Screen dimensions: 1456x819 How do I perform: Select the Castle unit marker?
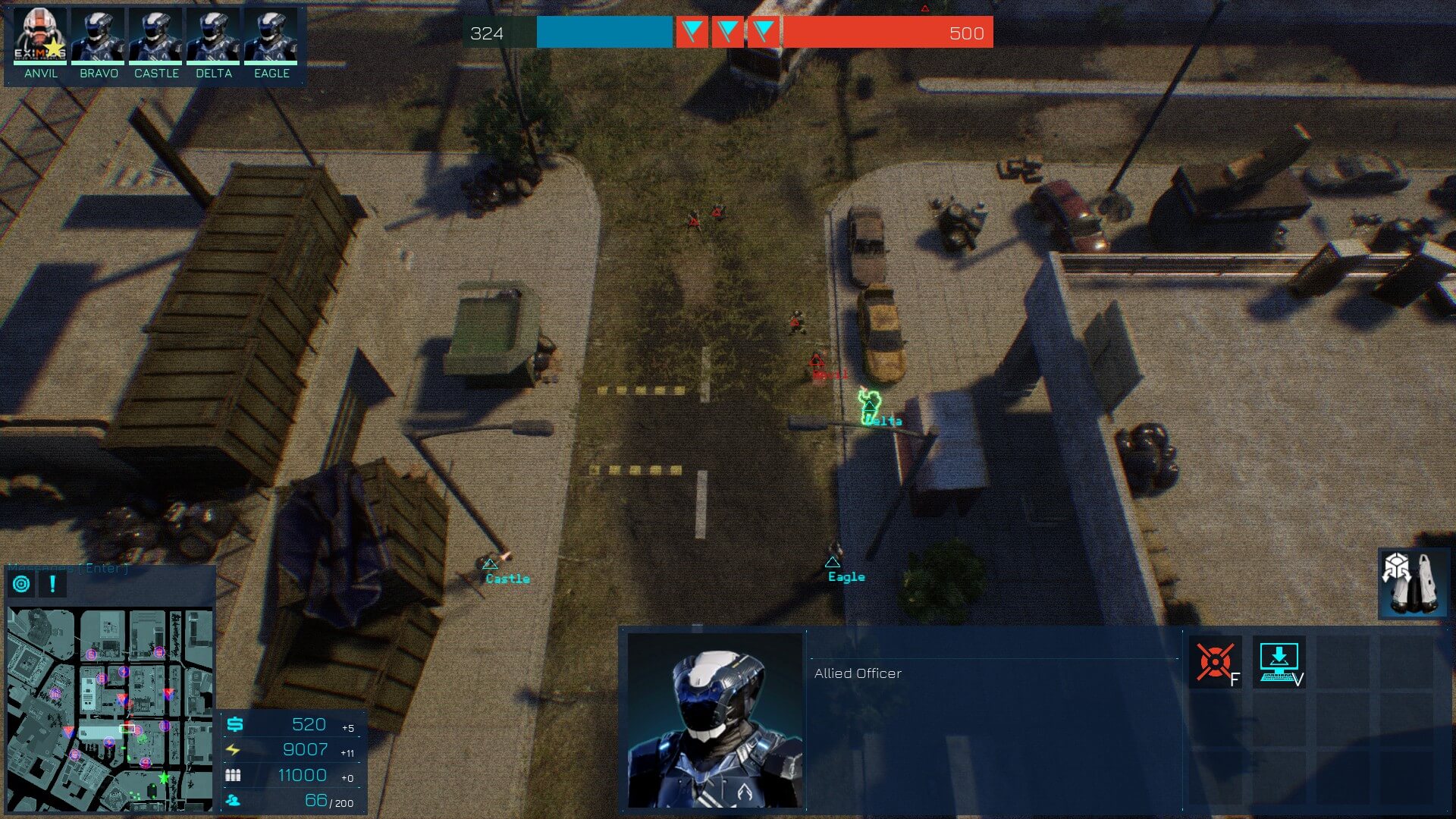[490, 564]
